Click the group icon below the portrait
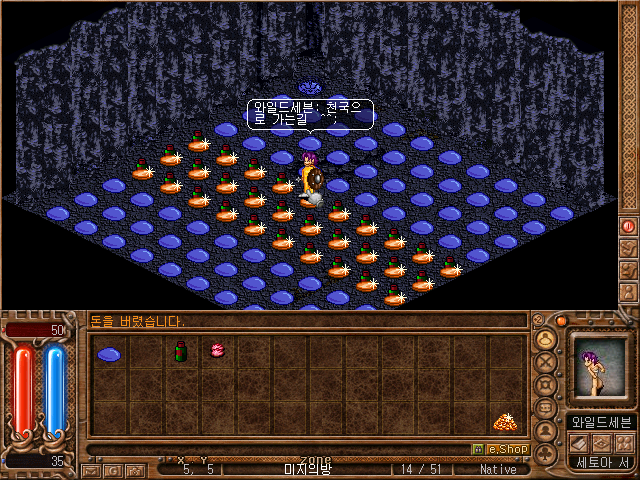Screen dimensions: 640x480 (x=623, y=442)
